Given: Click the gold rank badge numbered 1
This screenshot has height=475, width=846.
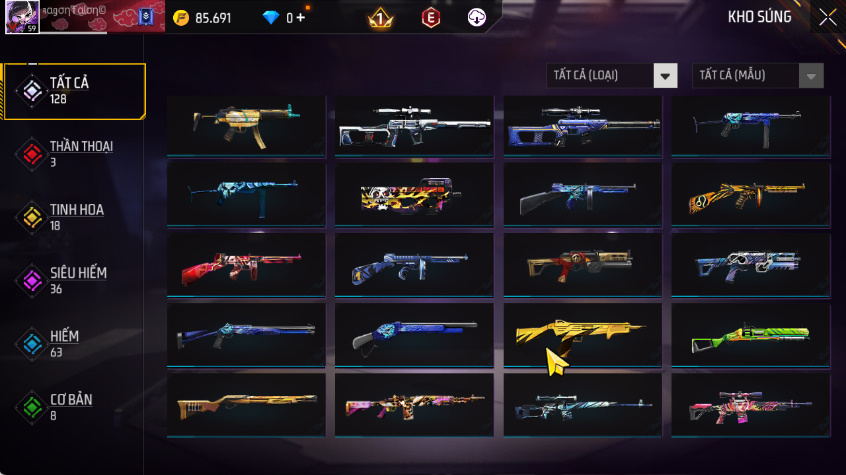Looking at the screenshot, I should 380,18.
